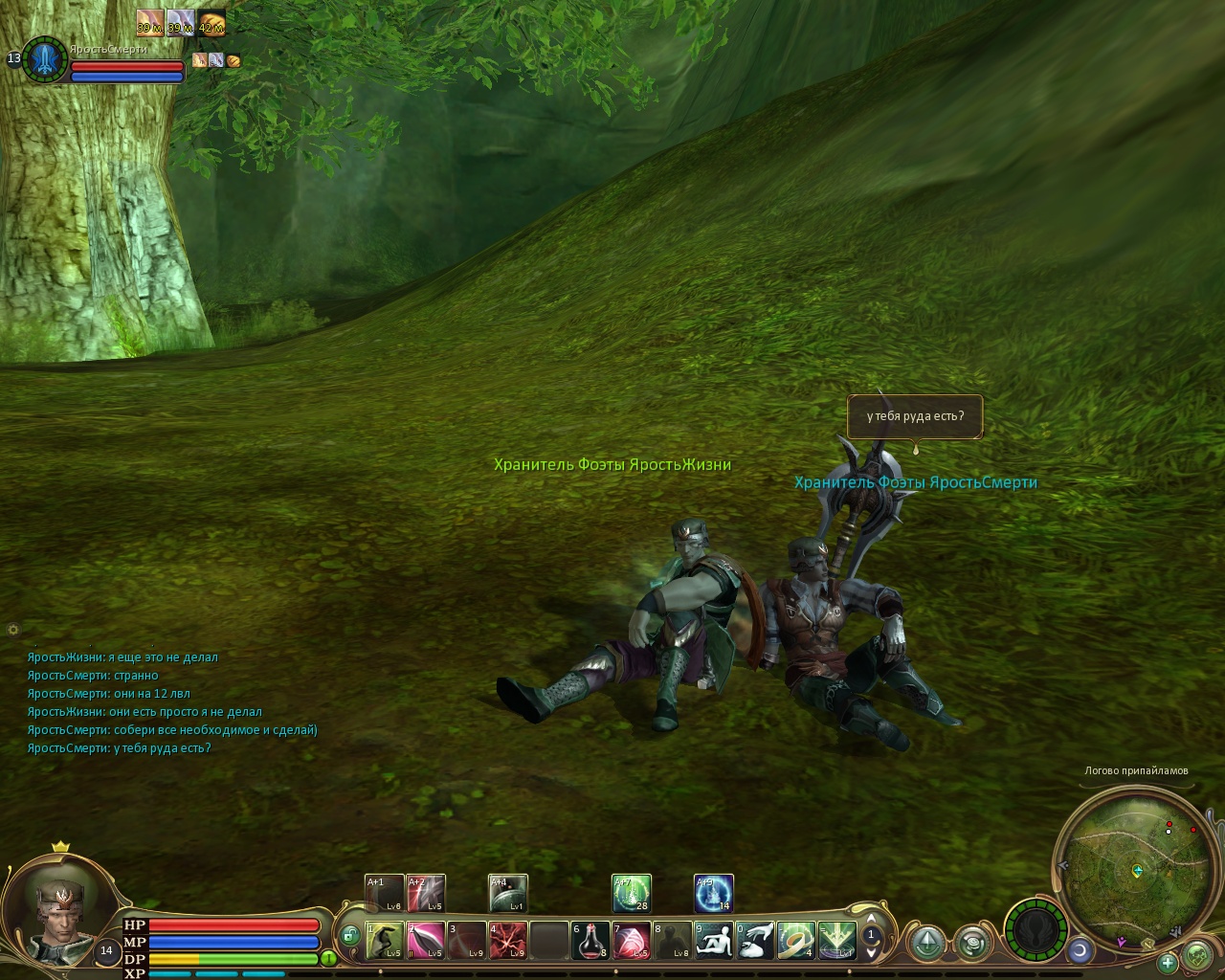Trigger the pink blade skill in slot 2

[x=425, y=941]
